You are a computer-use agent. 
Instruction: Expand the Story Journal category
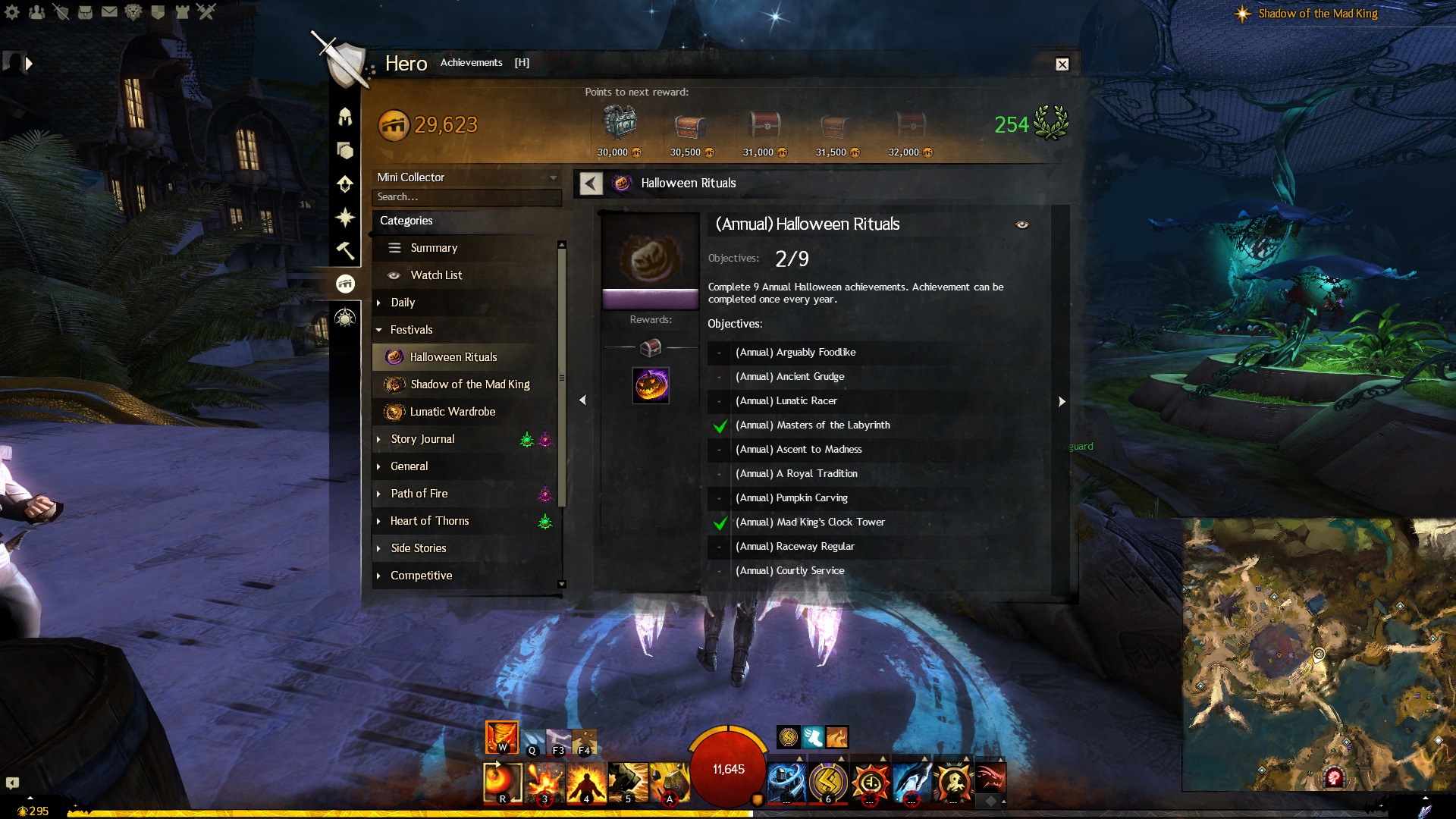(x=422, y=439)
